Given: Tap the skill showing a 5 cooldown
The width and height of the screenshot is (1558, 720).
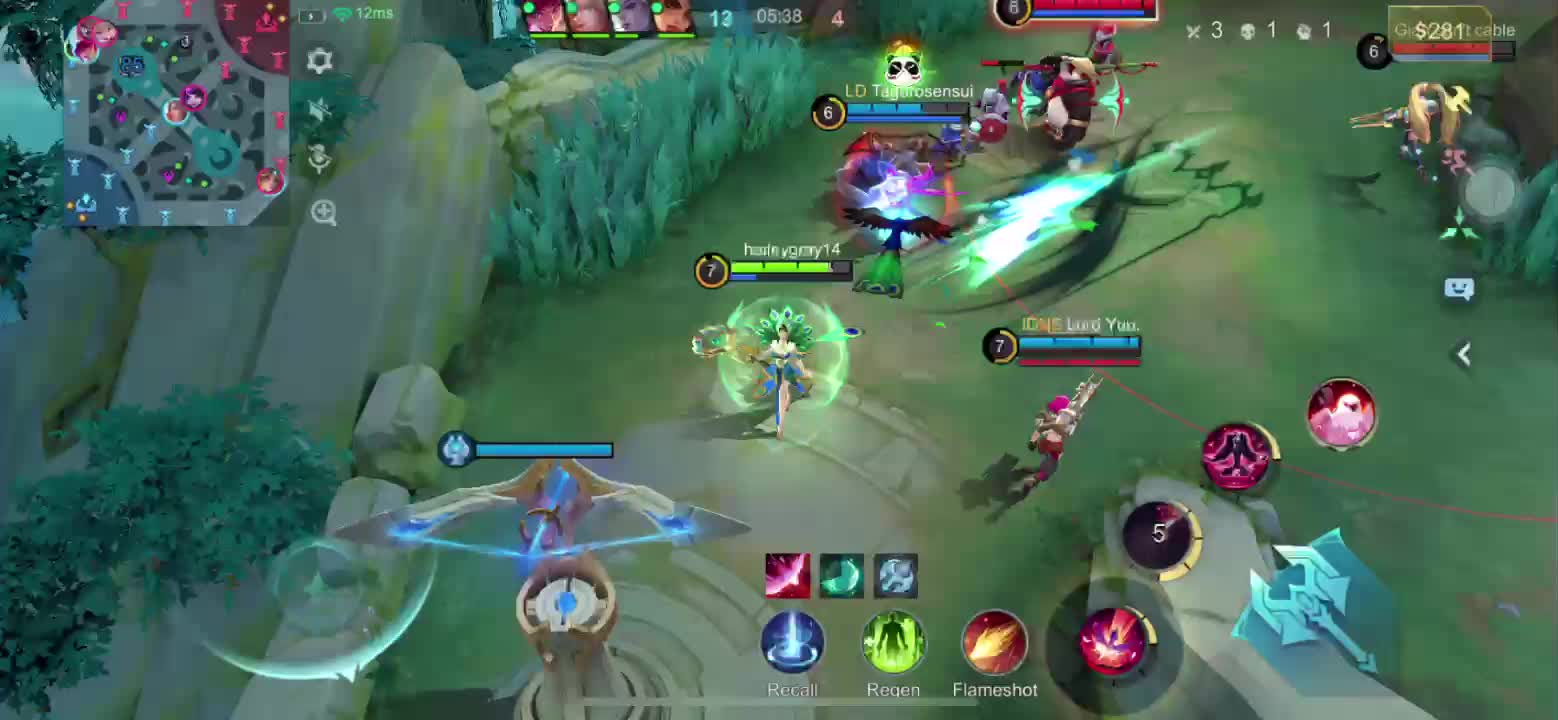Looking at the screenshot, I should coord(1158,534).
